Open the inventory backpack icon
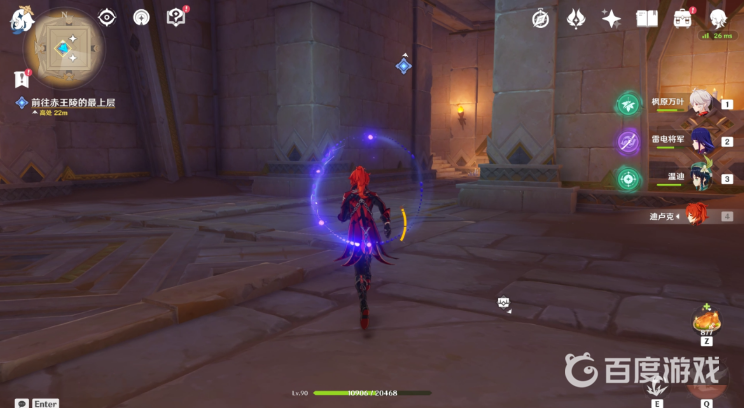 684,18
